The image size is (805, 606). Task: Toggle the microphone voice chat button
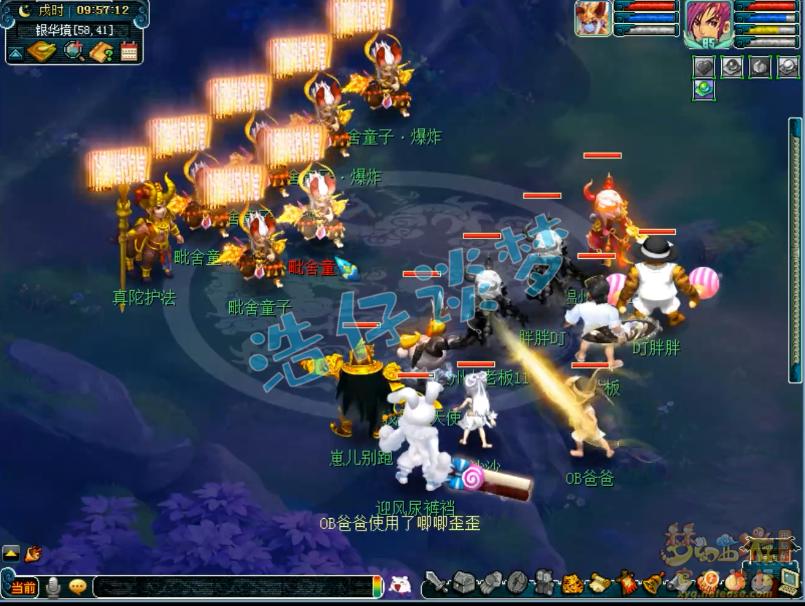pos(52,587)
